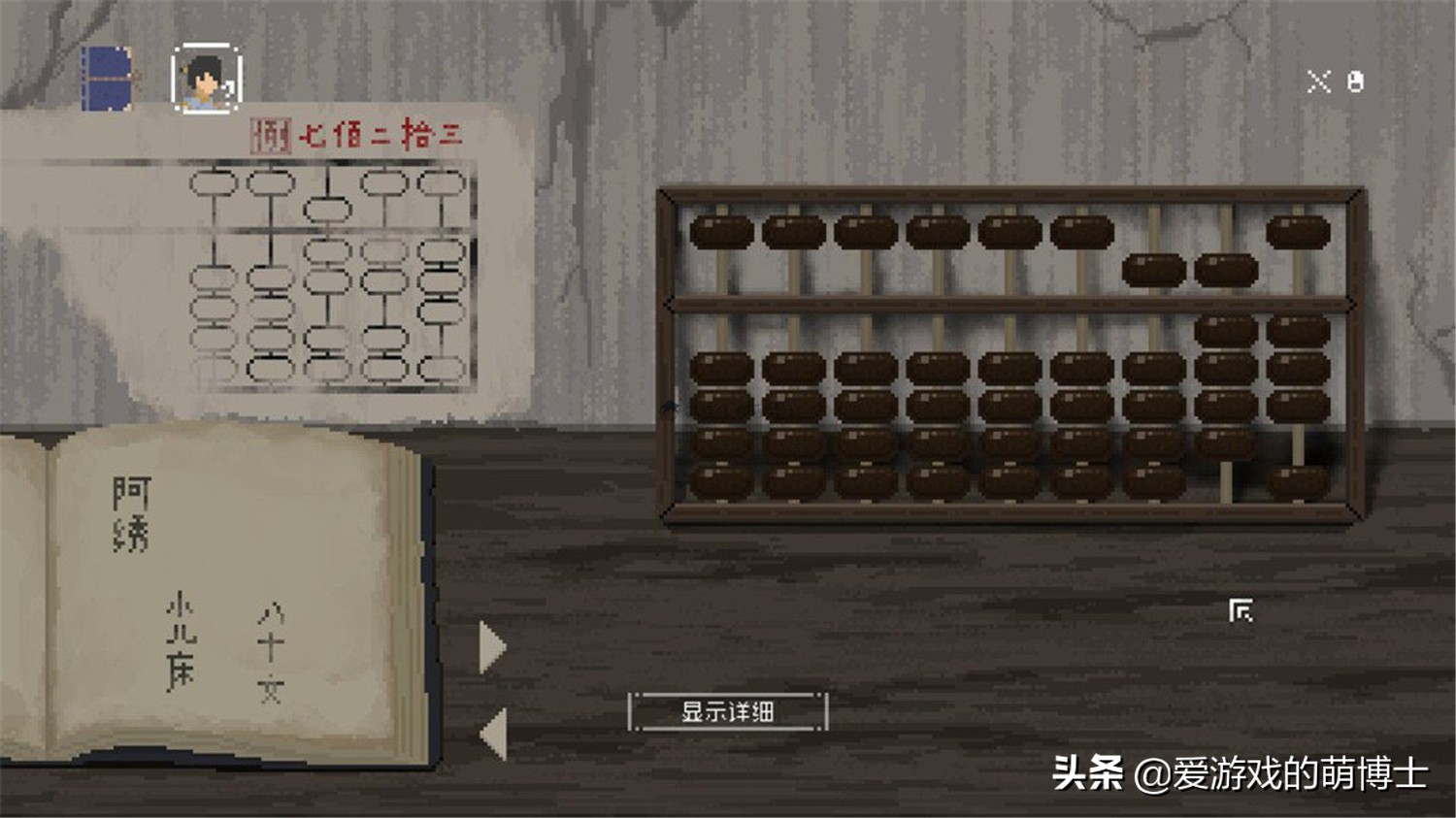The image size is (1456, 818).
Task: Open the blue ledger notebook icon
Action: (x=107, y=78)
